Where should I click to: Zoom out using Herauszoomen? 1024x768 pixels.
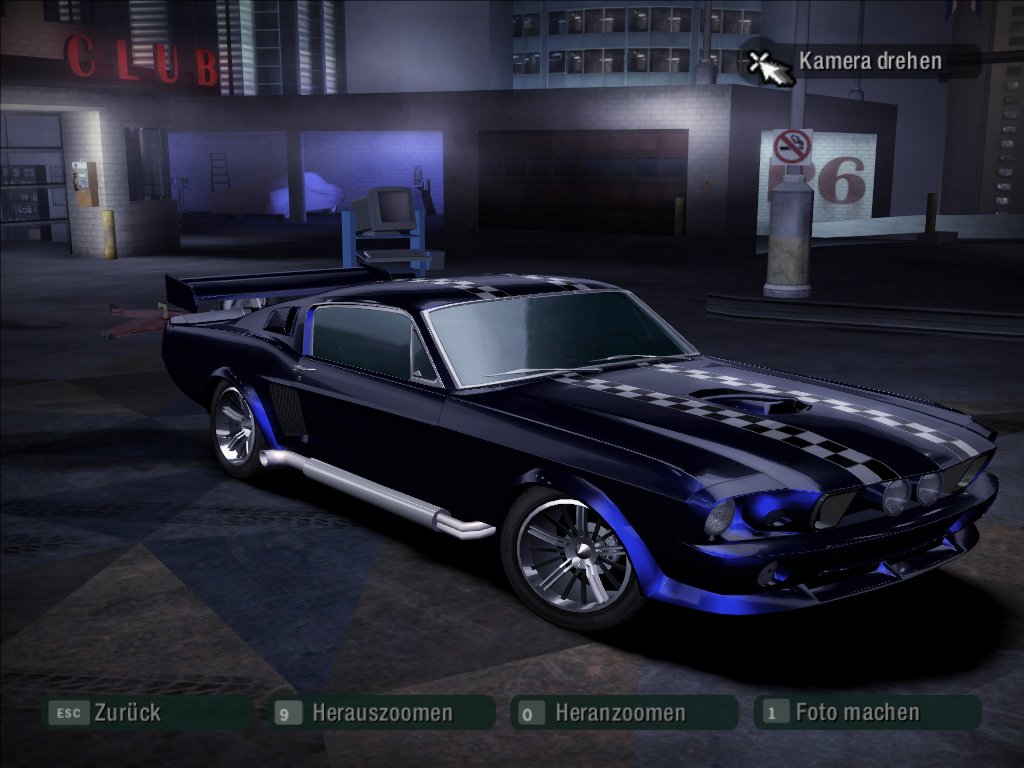click(381, 713)
